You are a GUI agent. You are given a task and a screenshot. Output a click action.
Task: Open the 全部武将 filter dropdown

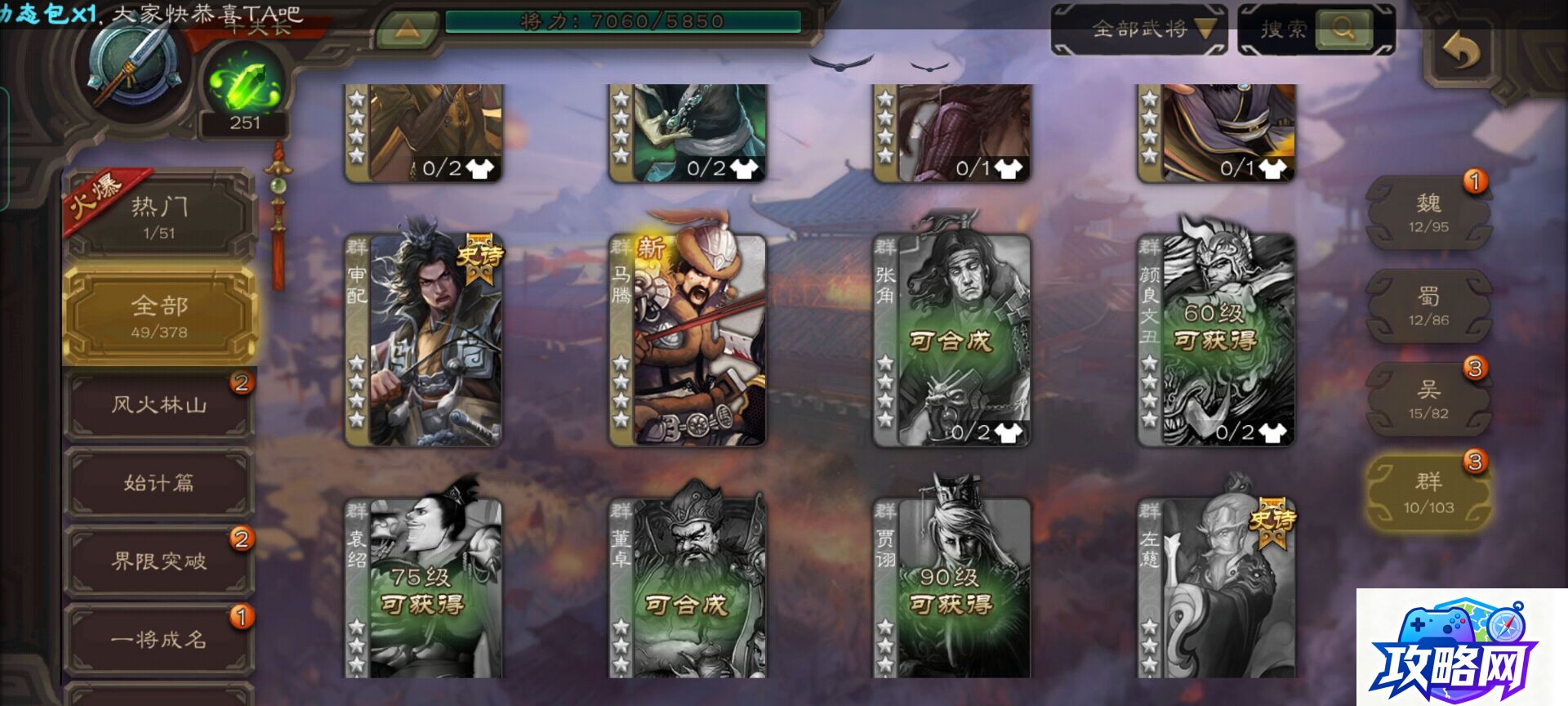tap(1140, 29)
